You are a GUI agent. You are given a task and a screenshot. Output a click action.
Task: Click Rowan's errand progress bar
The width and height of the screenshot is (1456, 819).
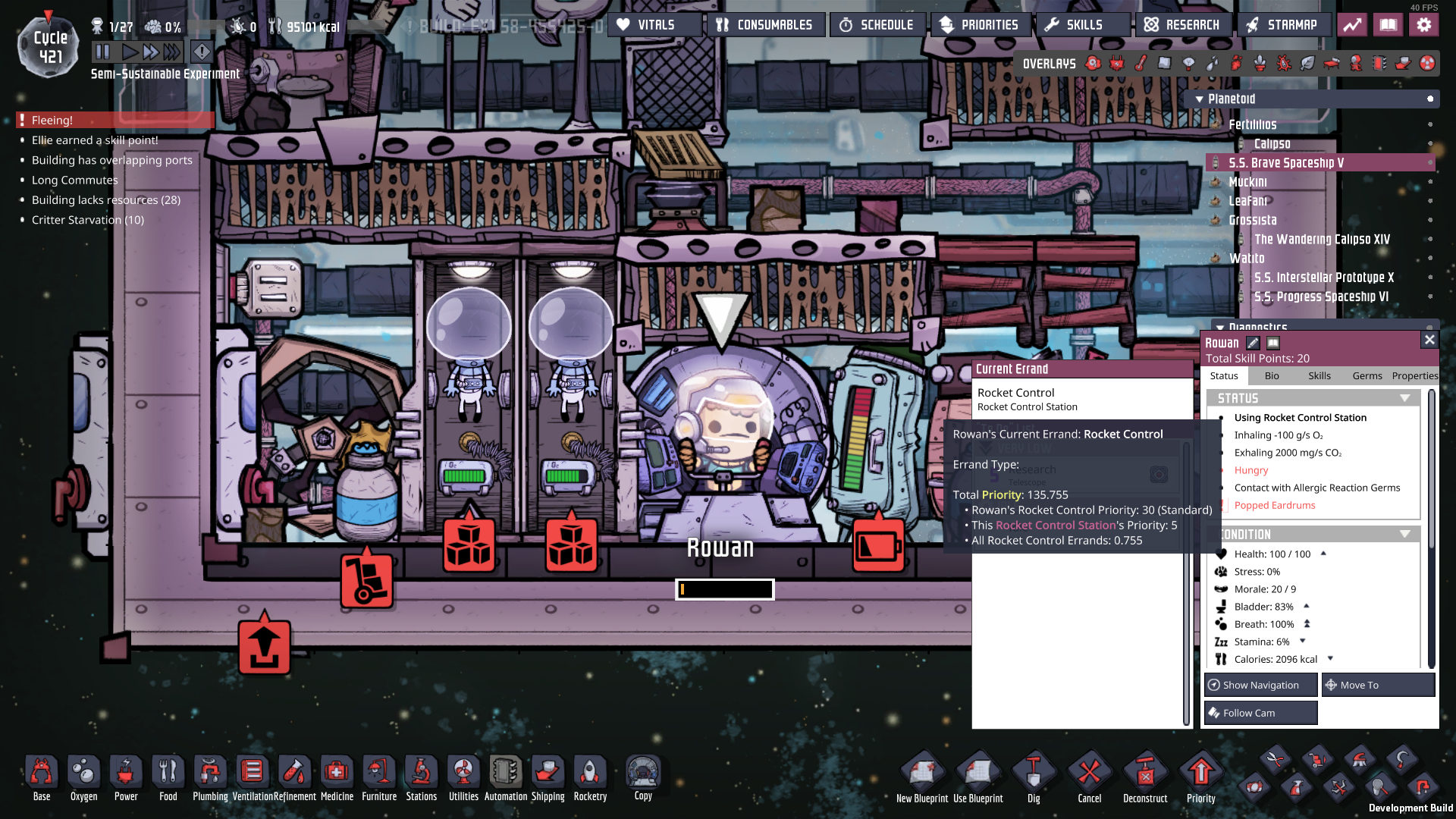click(x=724, y=589)
